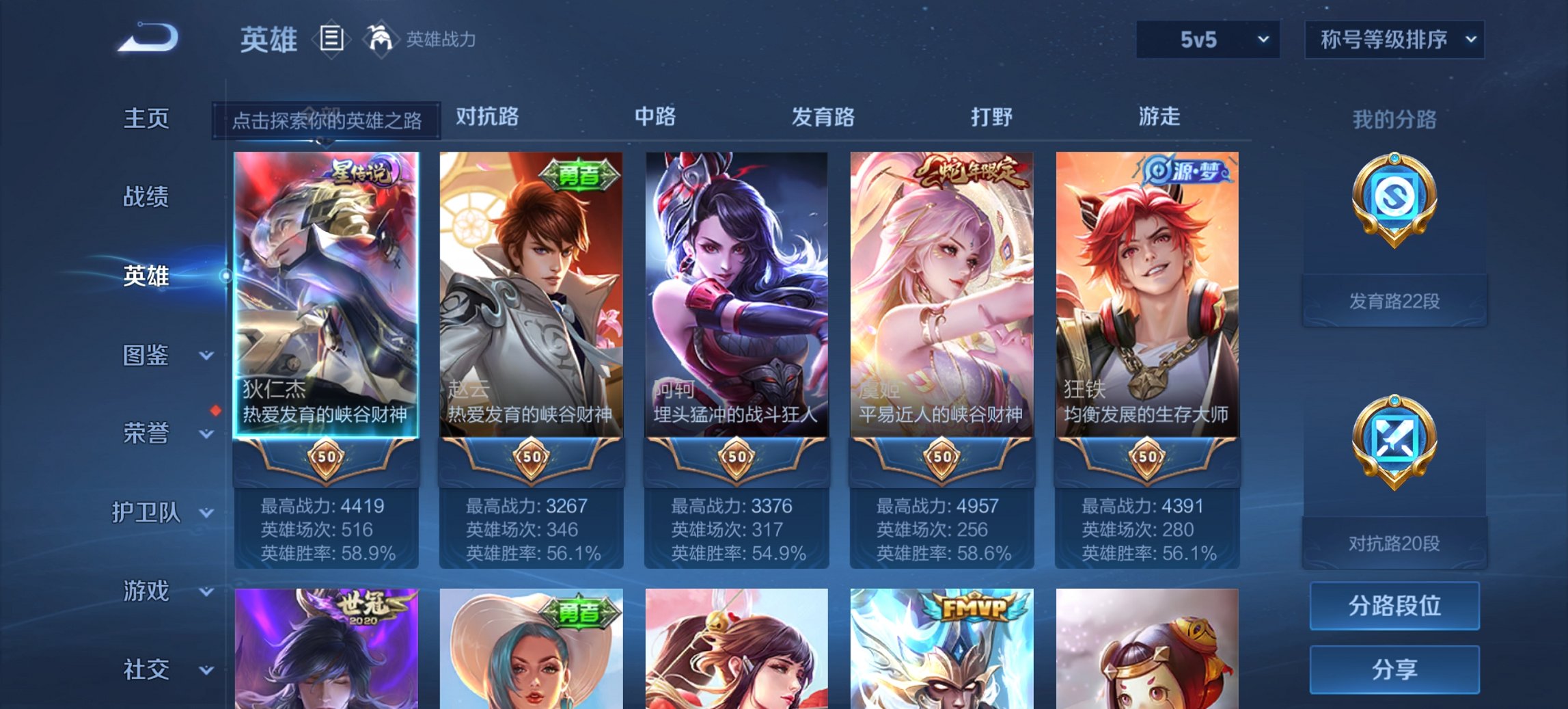The width and height of the screenshot is (1568, 709).
Task: Expand the 图鉴 sidebar section
Action: [146, 356]
